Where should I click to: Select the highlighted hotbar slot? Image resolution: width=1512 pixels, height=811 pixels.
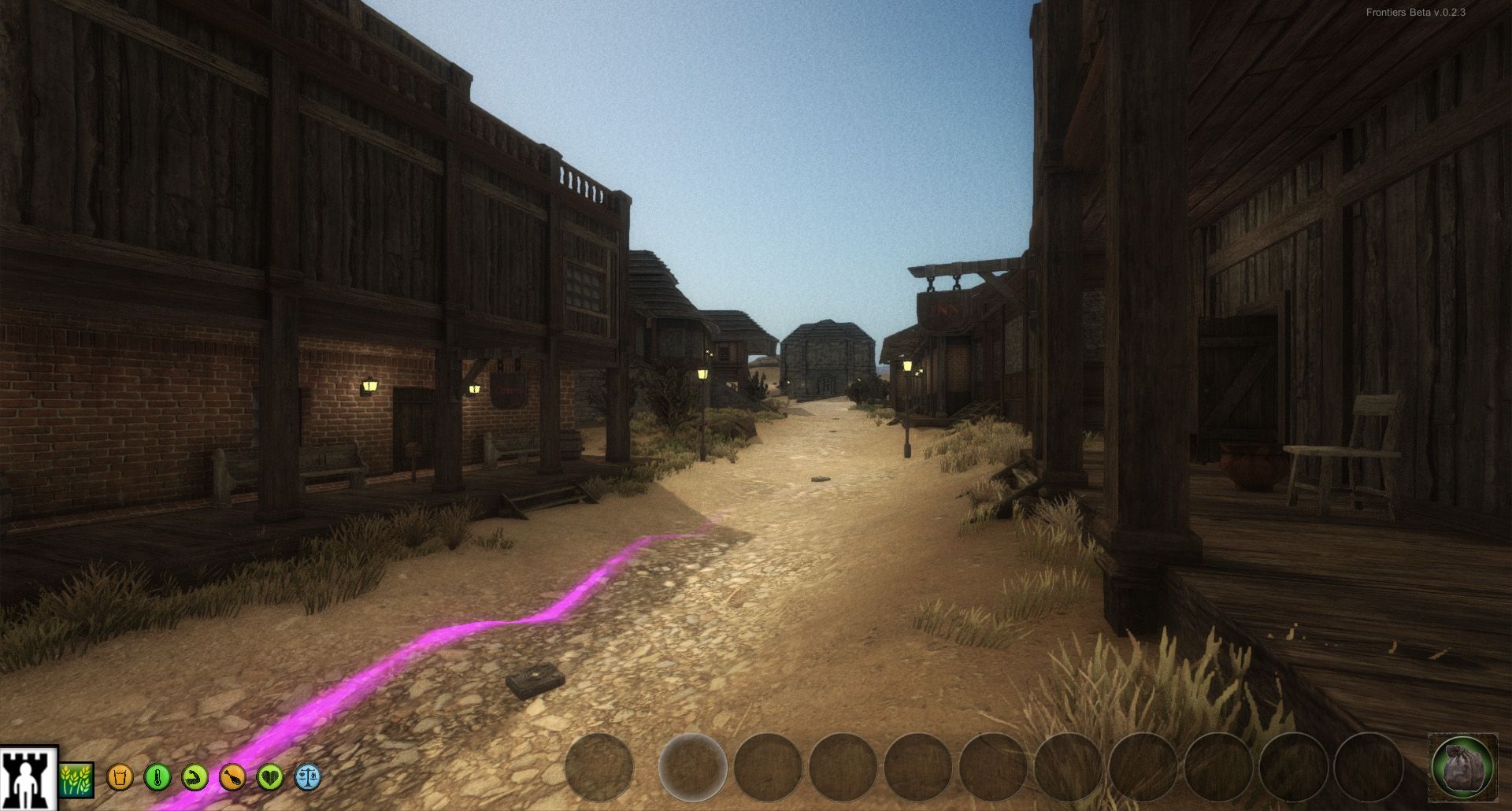click(692, 767)
